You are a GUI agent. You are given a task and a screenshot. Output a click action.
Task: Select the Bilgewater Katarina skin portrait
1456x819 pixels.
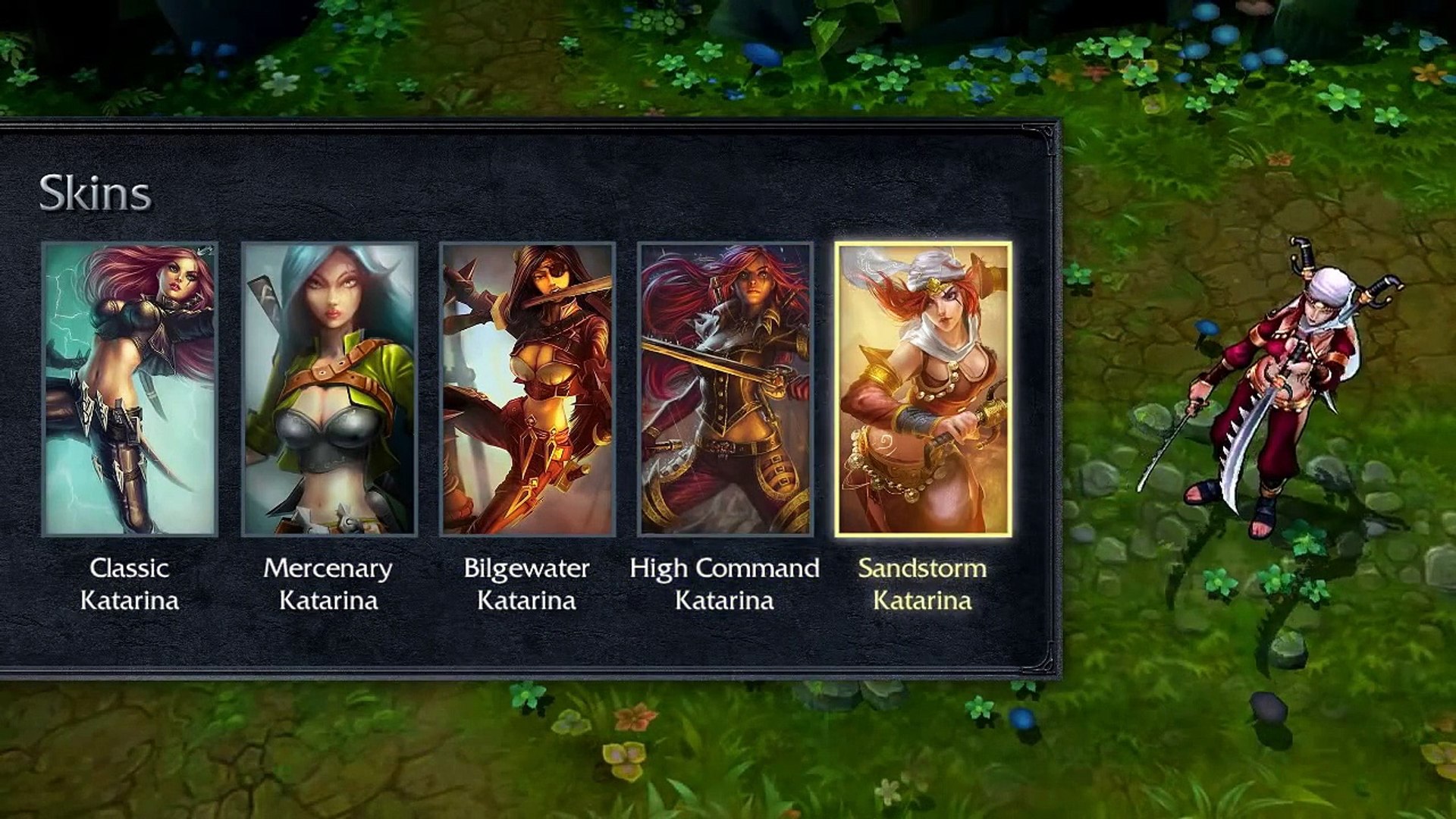pos(526,387)
